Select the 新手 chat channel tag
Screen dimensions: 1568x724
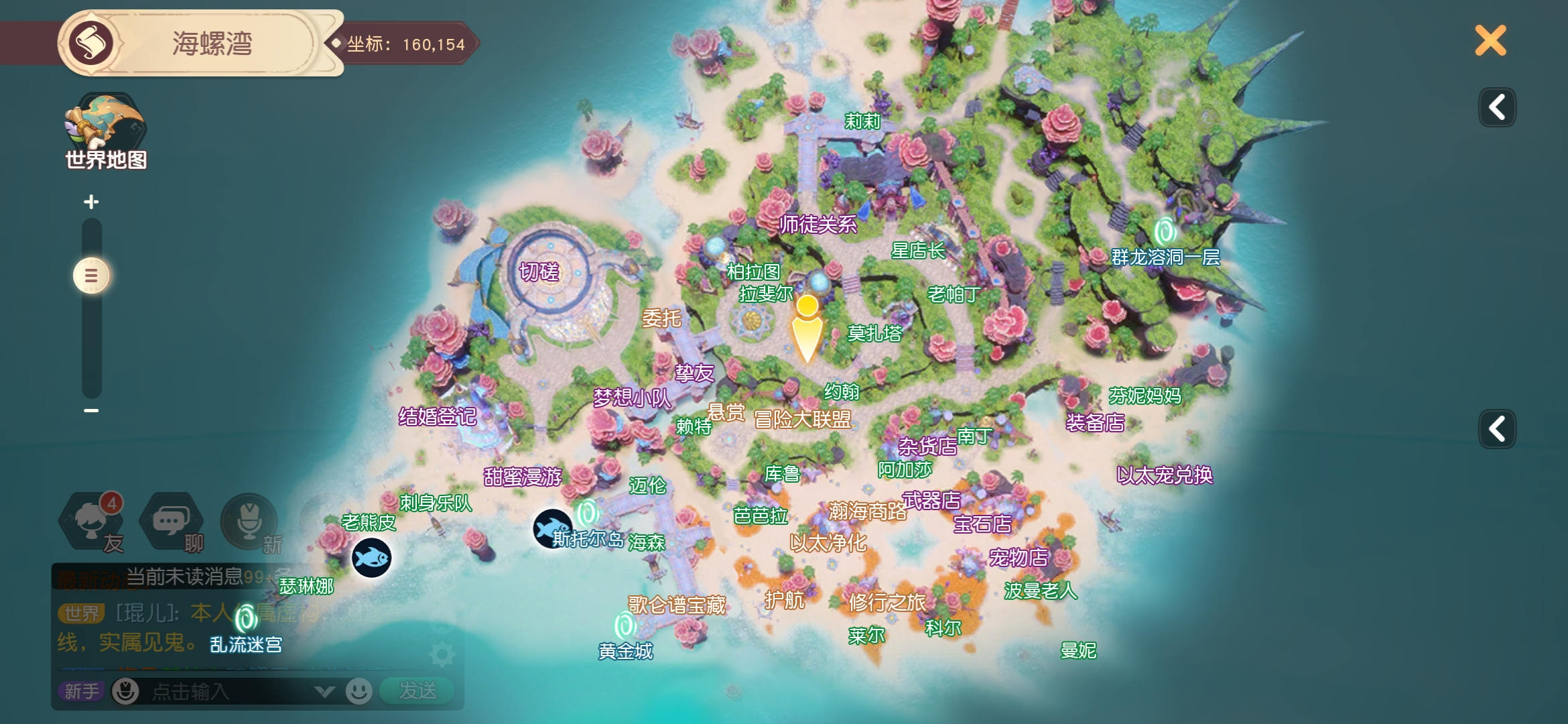[81, 691]
